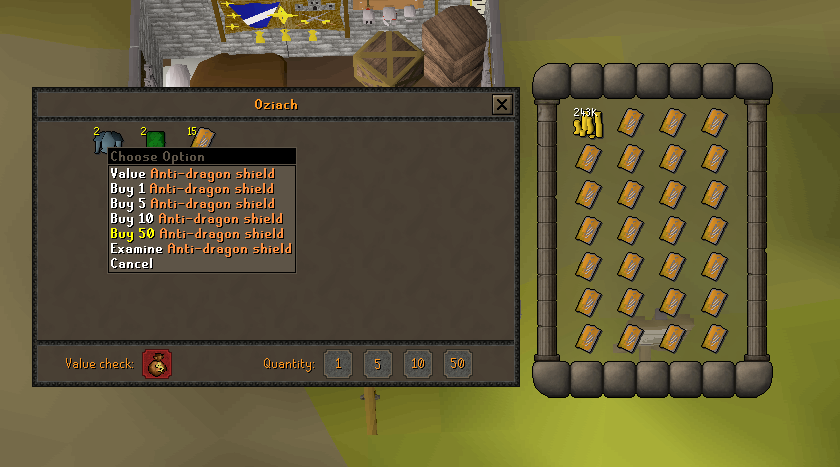
Task: Set shop quantity to 5
Action: click(377, 364)
